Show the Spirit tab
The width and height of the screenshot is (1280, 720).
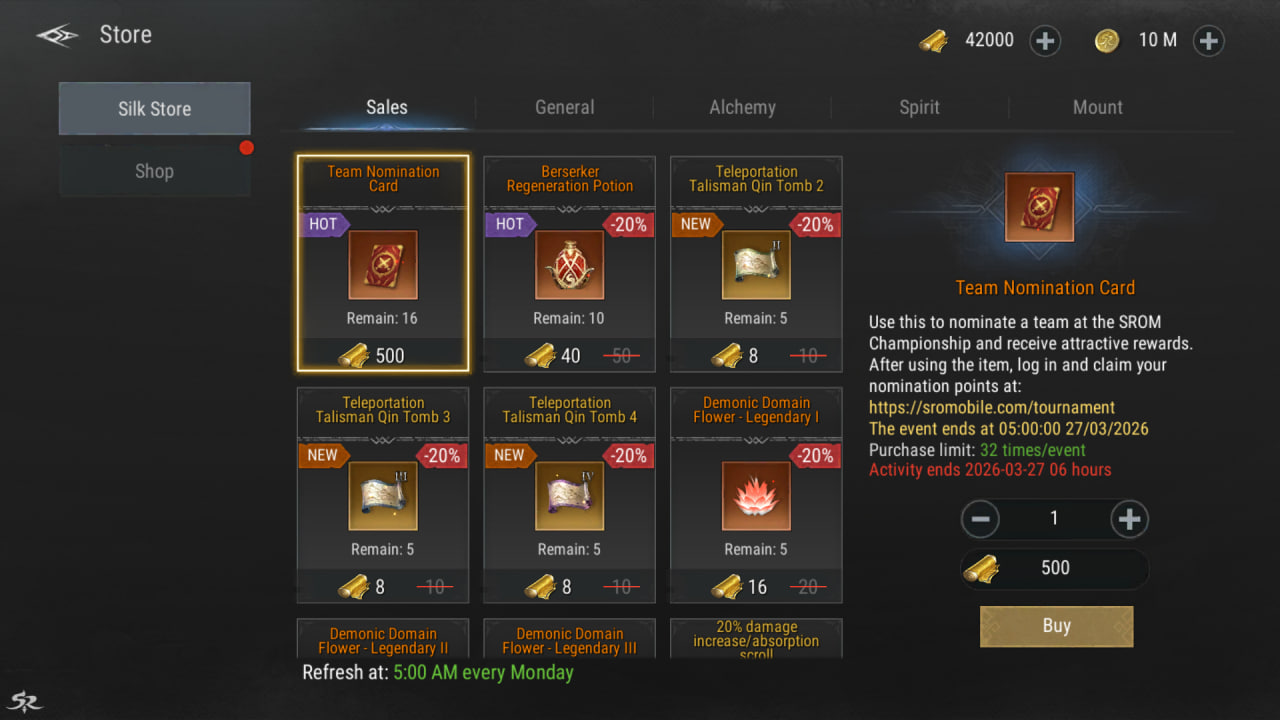click(919, 108)
